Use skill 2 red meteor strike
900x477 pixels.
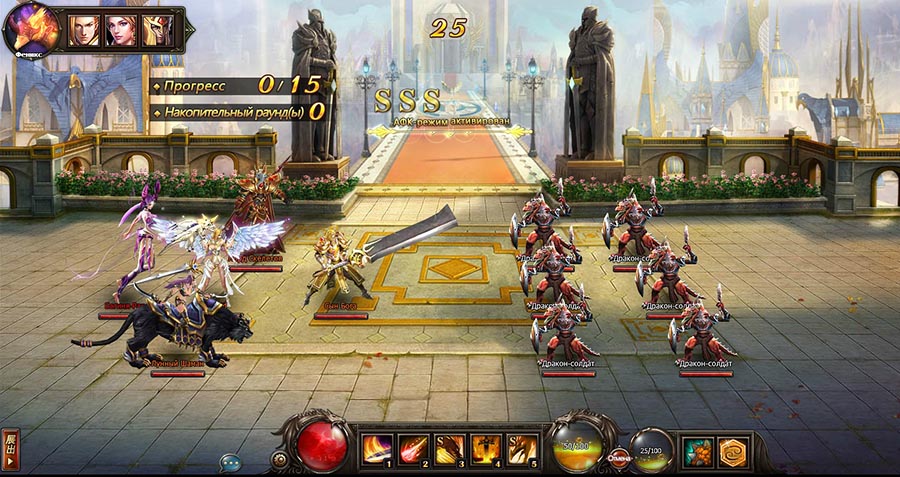click(x=412, y=449)
